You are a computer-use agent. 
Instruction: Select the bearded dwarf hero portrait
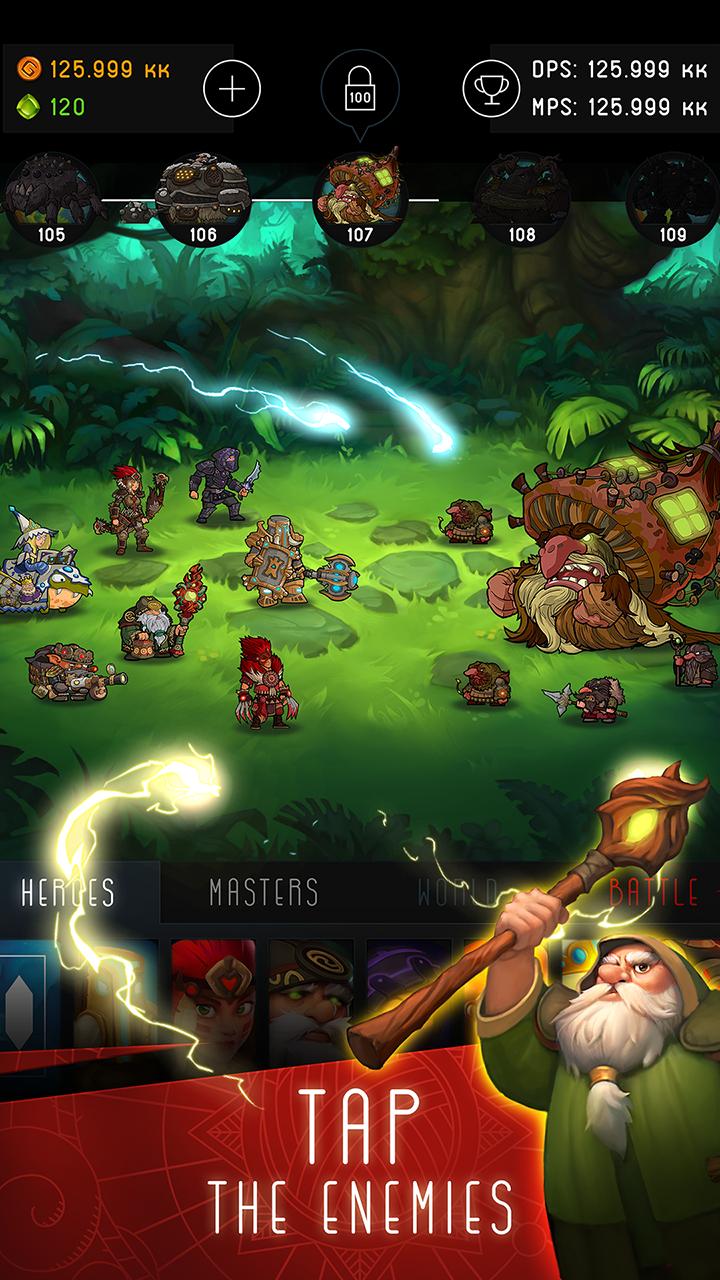point(311,990)
